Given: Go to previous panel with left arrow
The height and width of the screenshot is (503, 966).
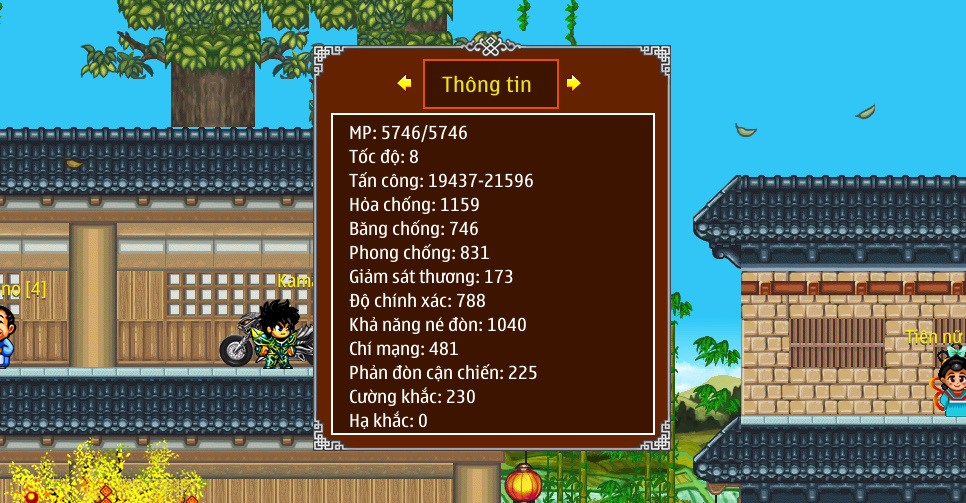Looking at the screenshot, I should point(404,83).
